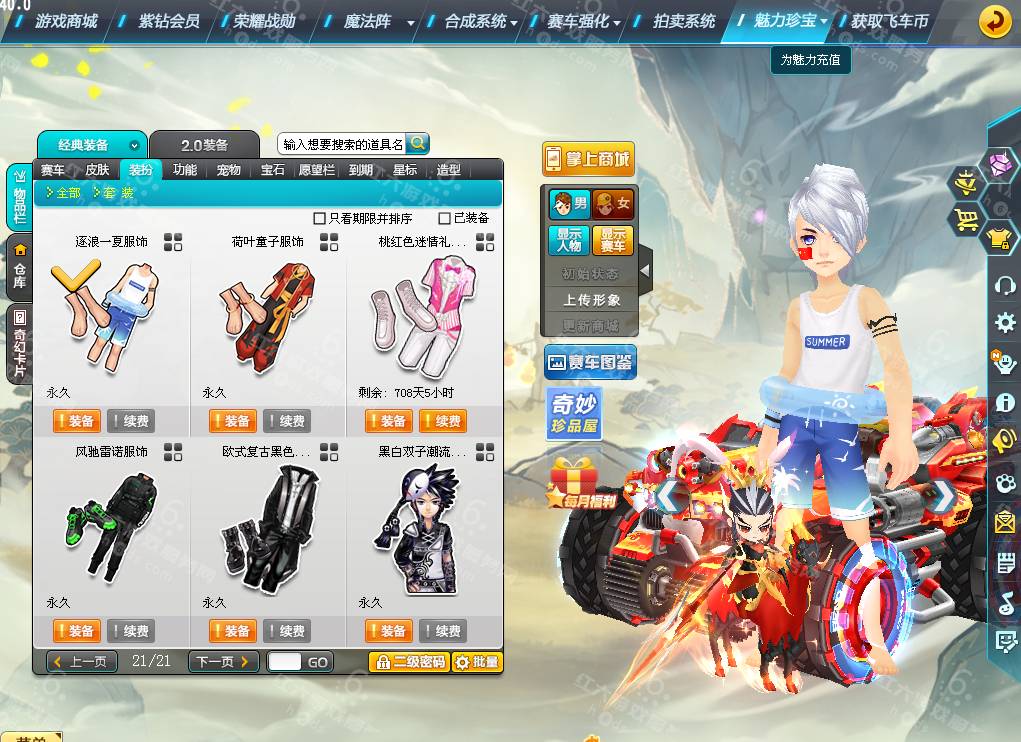Select the 男 male character button
1021x742 pixels.
(570, 205)
